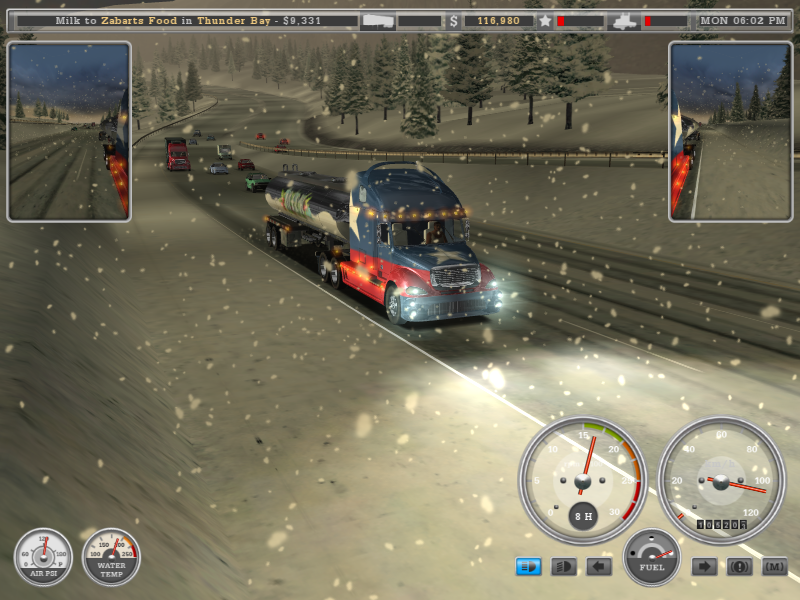The height and width of the screenshot is (600, 800).
Task: Activate the right turn signal arrow
Action: click(704, 567)
